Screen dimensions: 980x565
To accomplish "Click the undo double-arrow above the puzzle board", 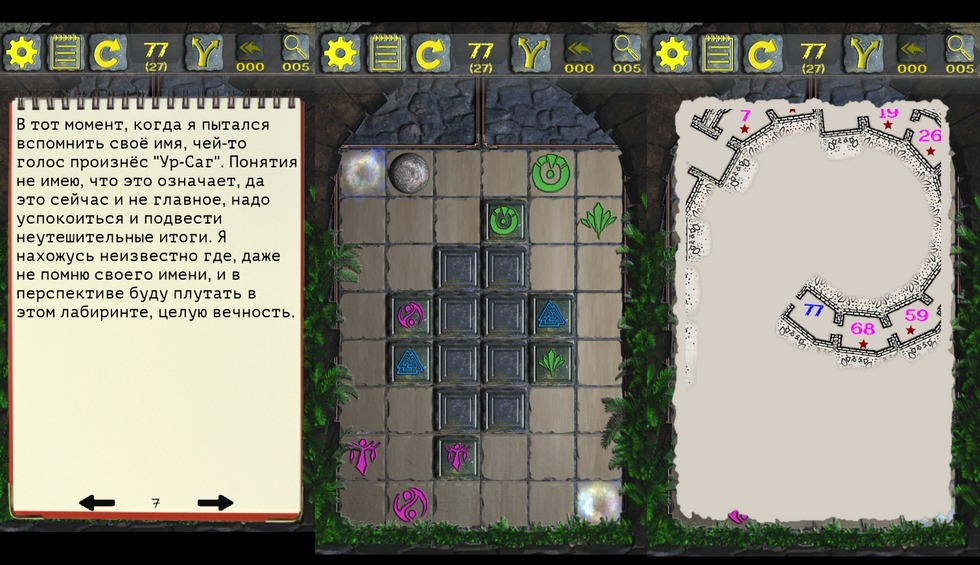I will coord(580,50).
